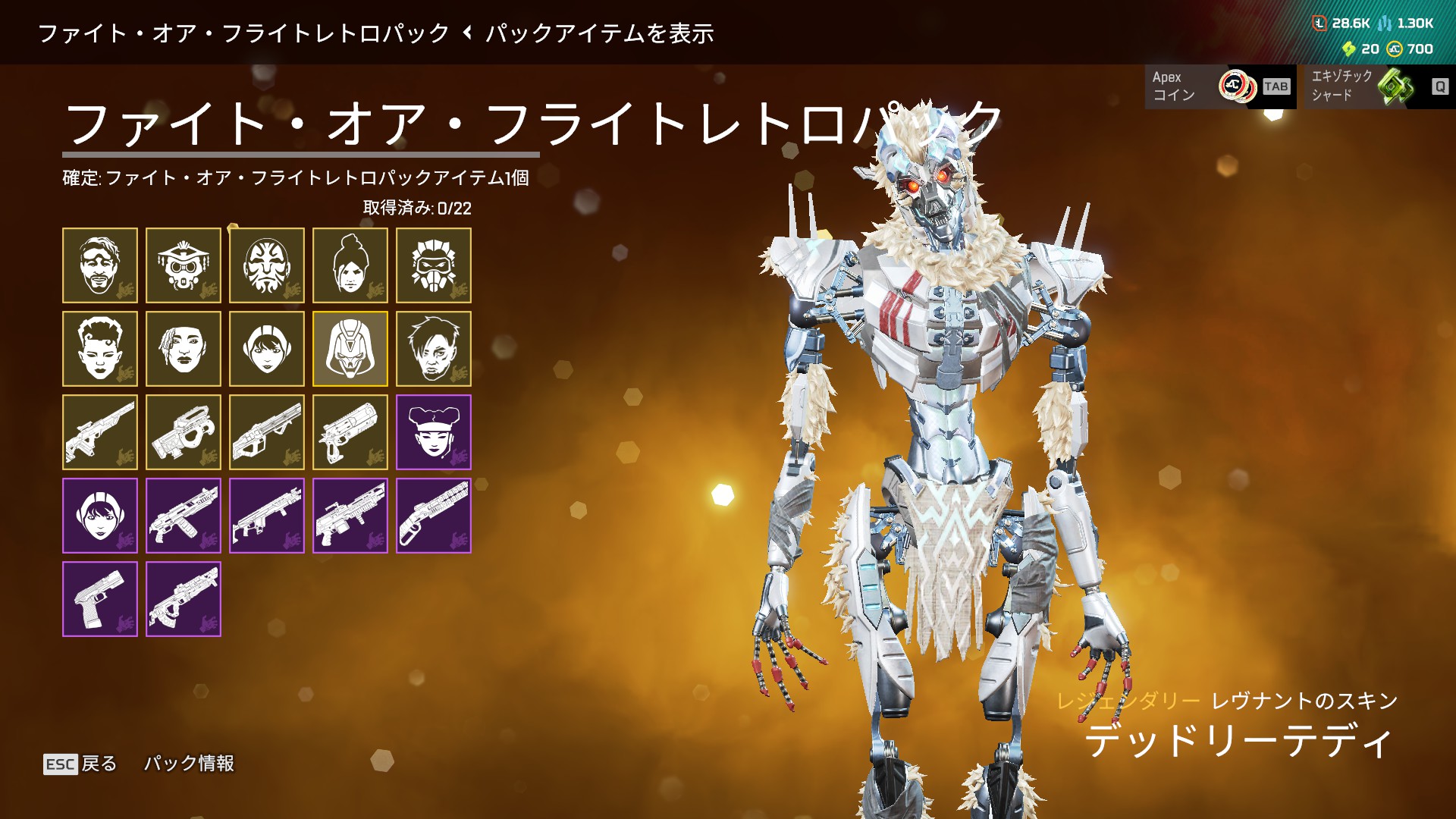Select the purple P2020 pistol skin tile

(100, 599)
